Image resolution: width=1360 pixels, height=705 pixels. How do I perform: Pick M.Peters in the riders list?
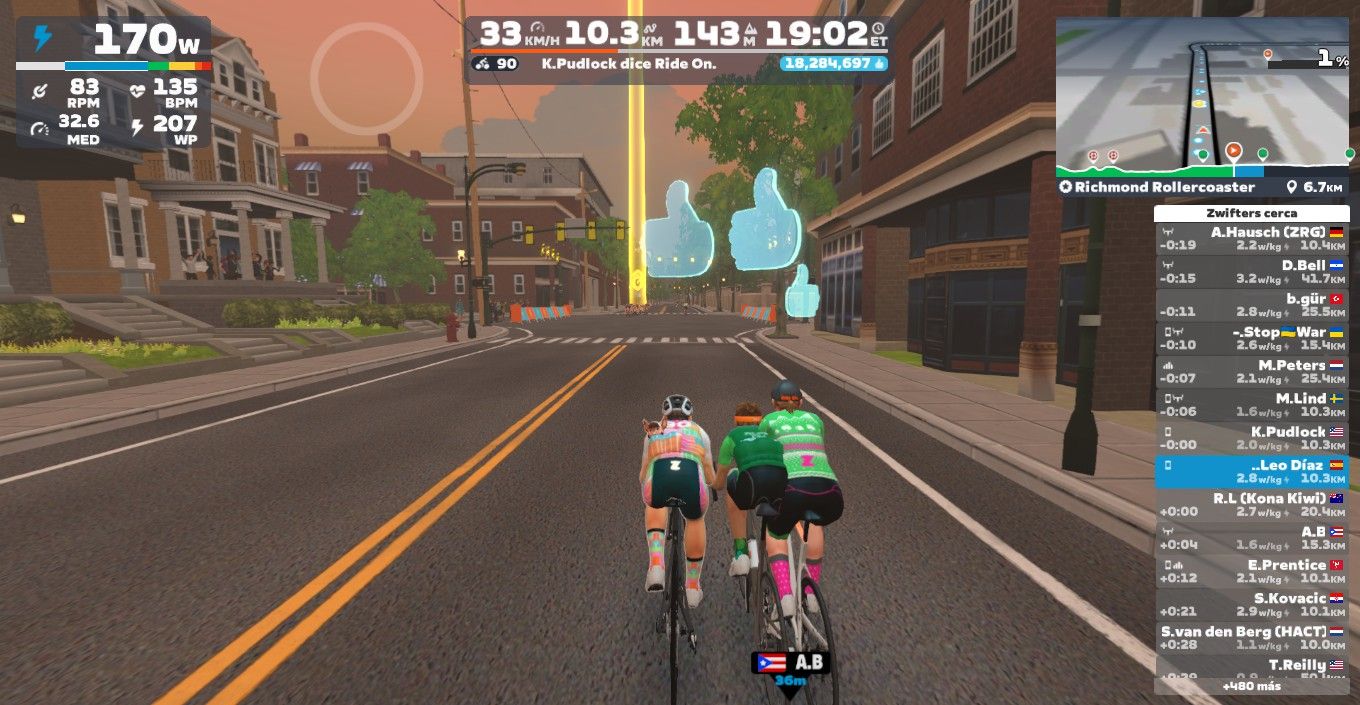1251,371
